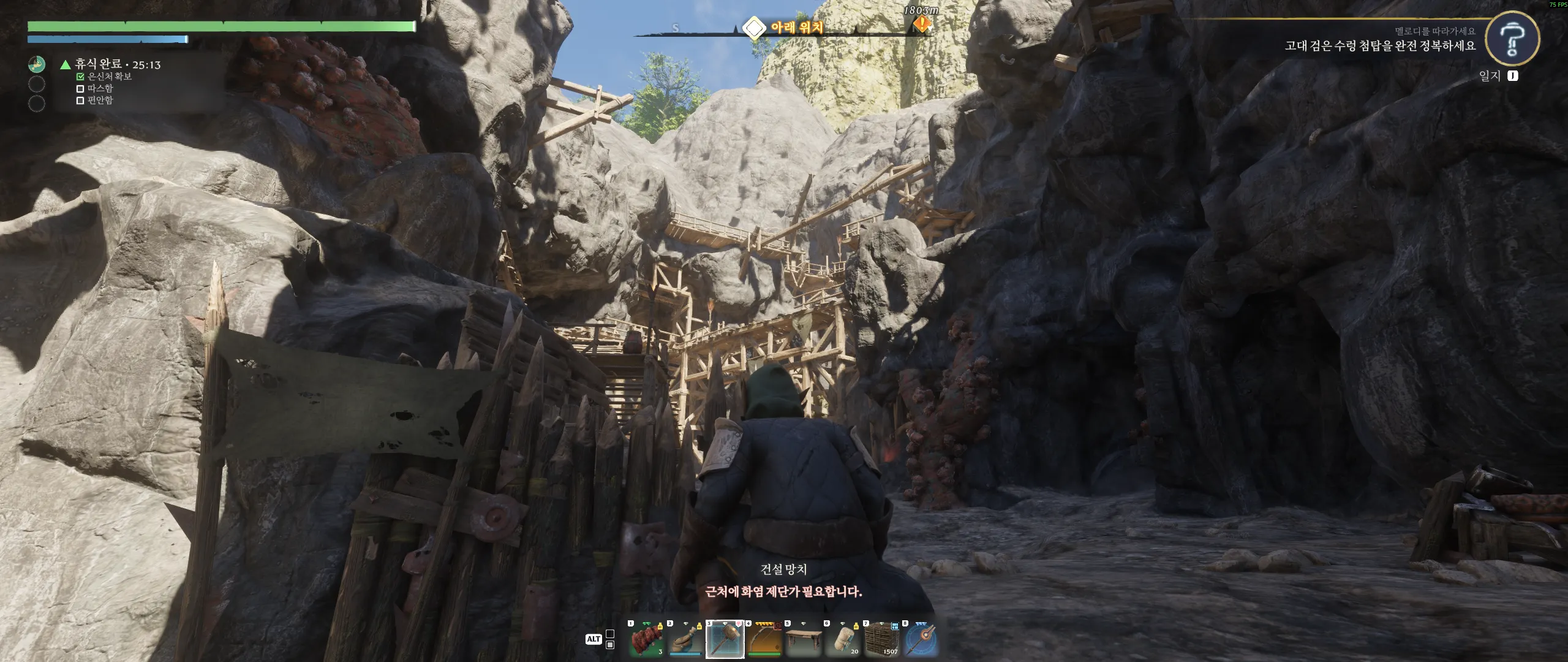Image resolution: width=1568 pixels, height=662 pixels.
Task: Select the bandage roll hotbar slot
Action: point(843,639)
